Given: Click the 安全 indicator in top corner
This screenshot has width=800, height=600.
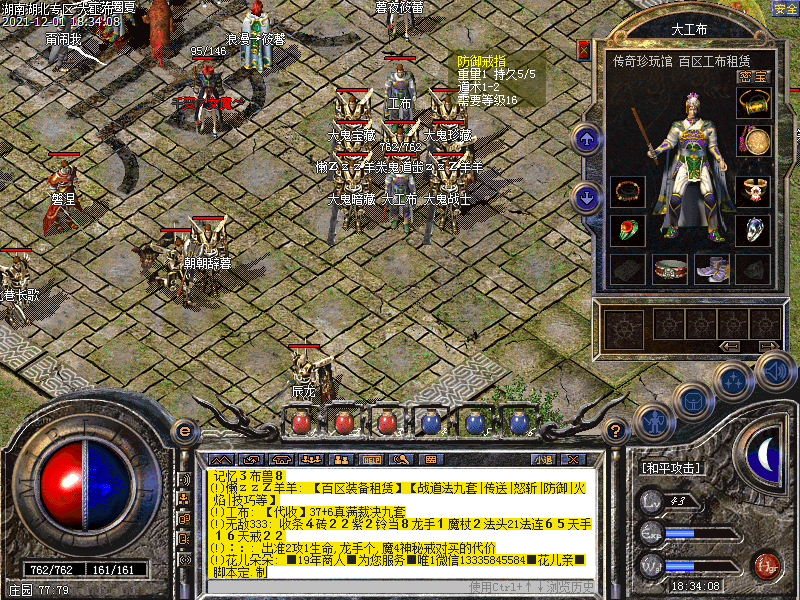Looking at the screenshot, I should (785, 8).
